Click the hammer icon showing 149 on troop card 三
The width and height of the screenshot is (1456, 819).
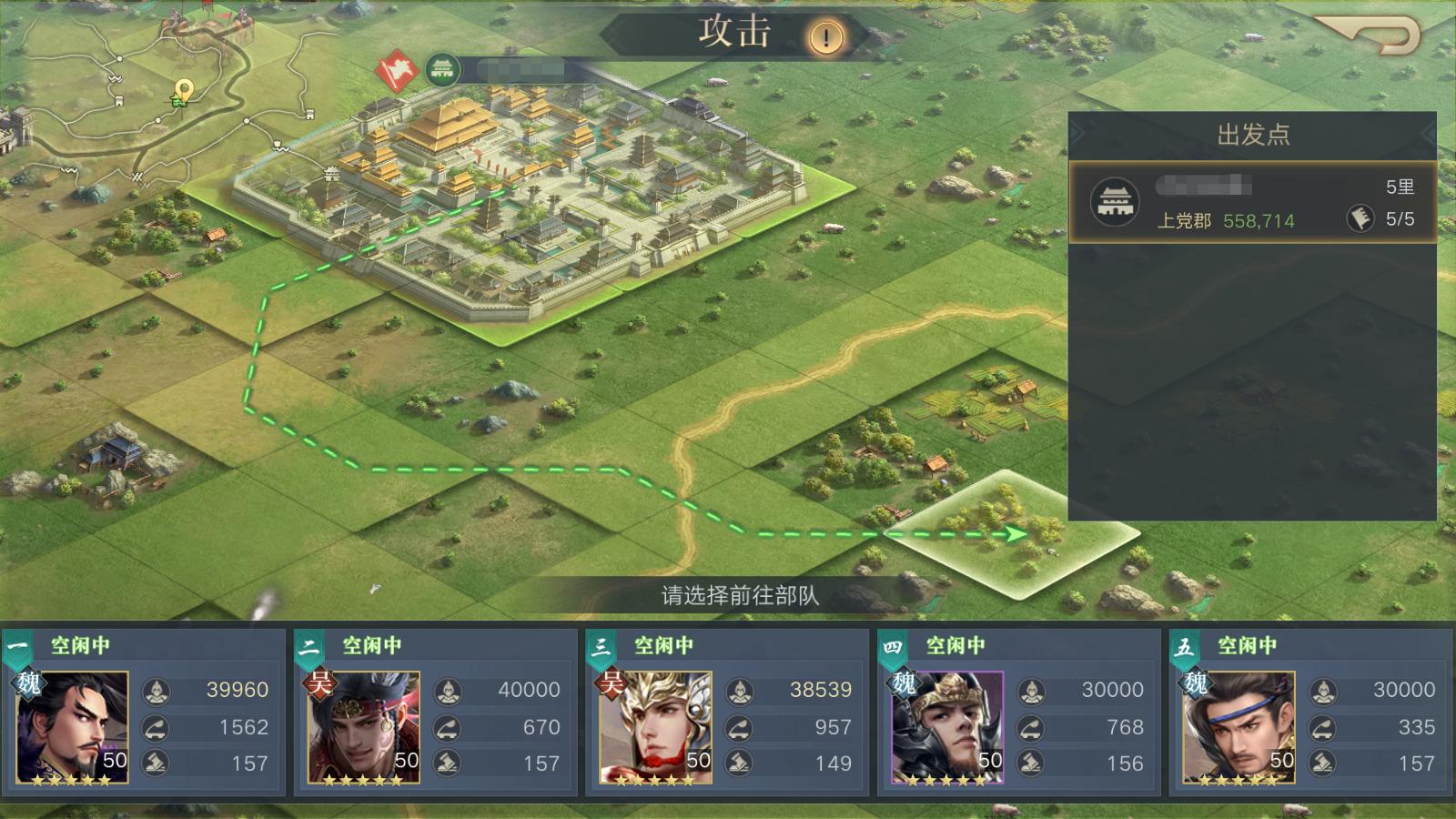(x=737, y=763)
